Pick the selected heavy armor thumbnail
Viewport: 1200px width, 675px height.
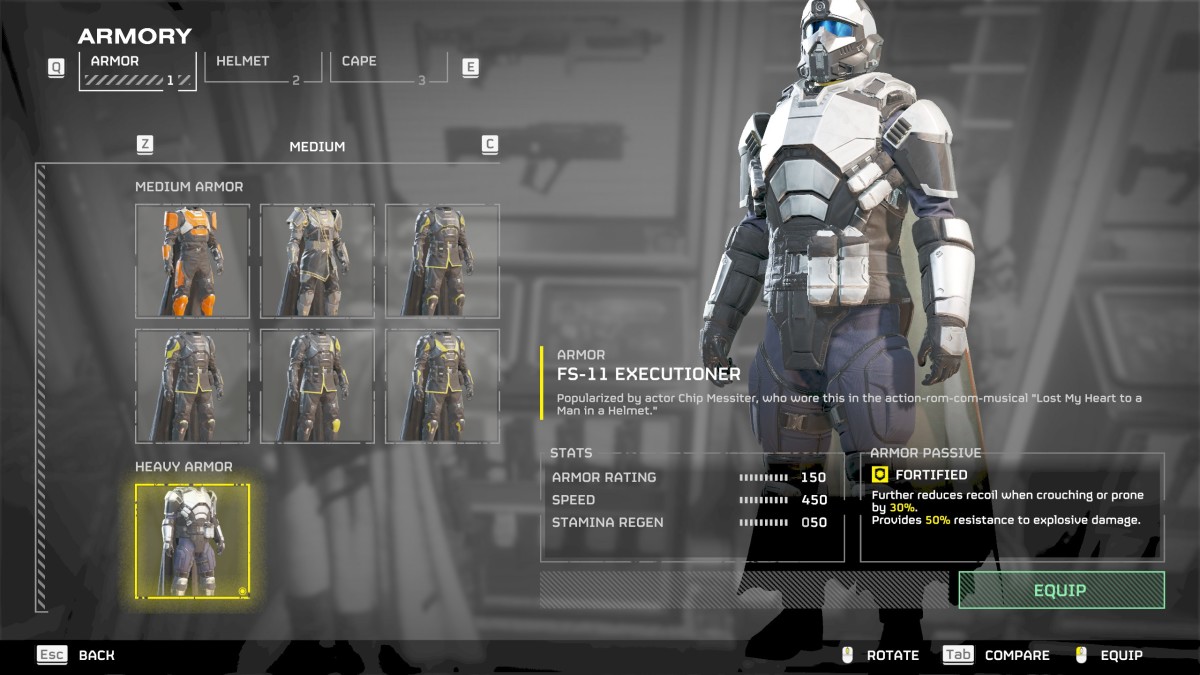(x=193, y=541)
